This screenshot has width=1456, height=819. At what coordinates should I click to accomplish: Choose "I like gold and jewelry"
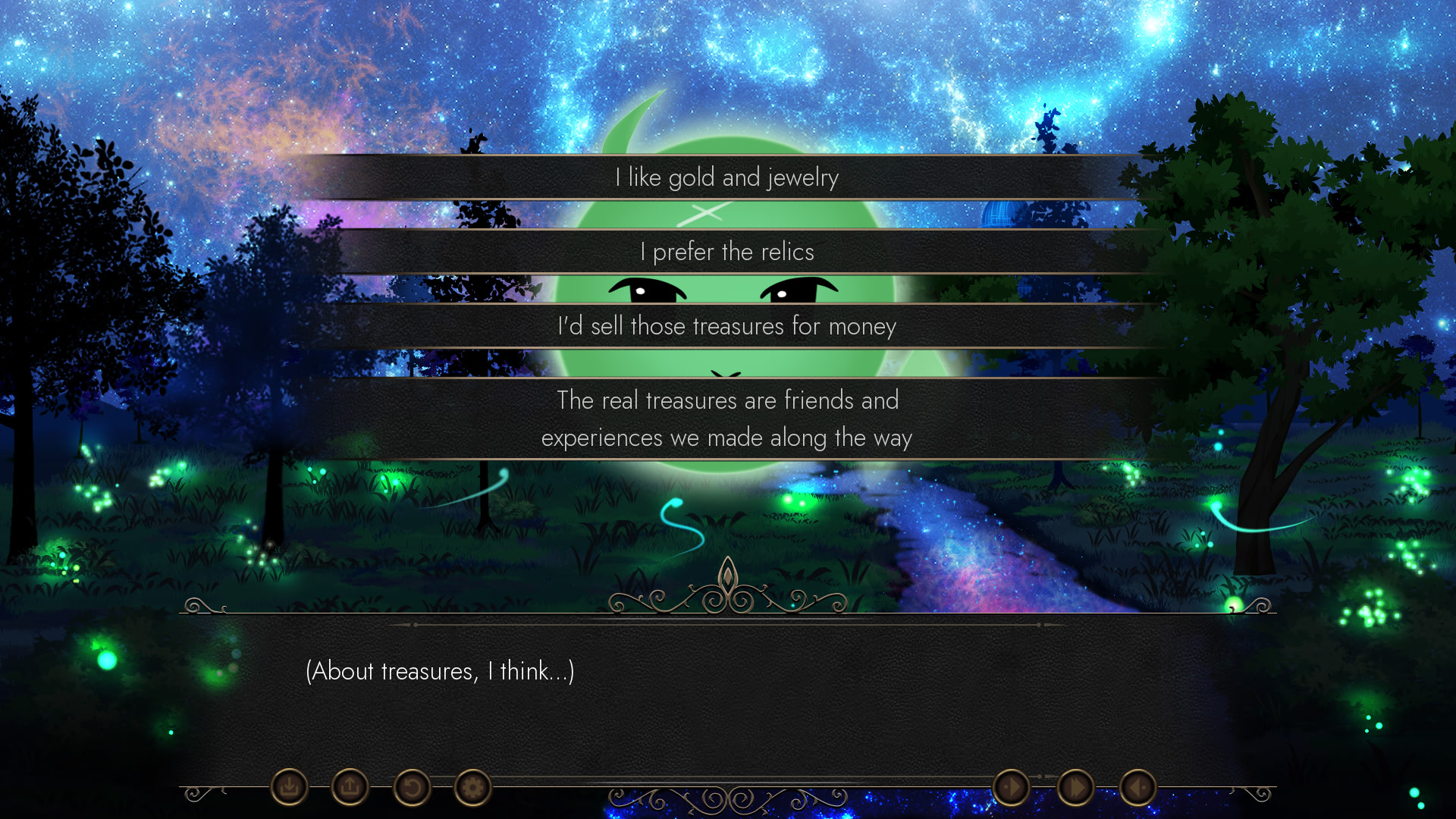pos(727,177)
